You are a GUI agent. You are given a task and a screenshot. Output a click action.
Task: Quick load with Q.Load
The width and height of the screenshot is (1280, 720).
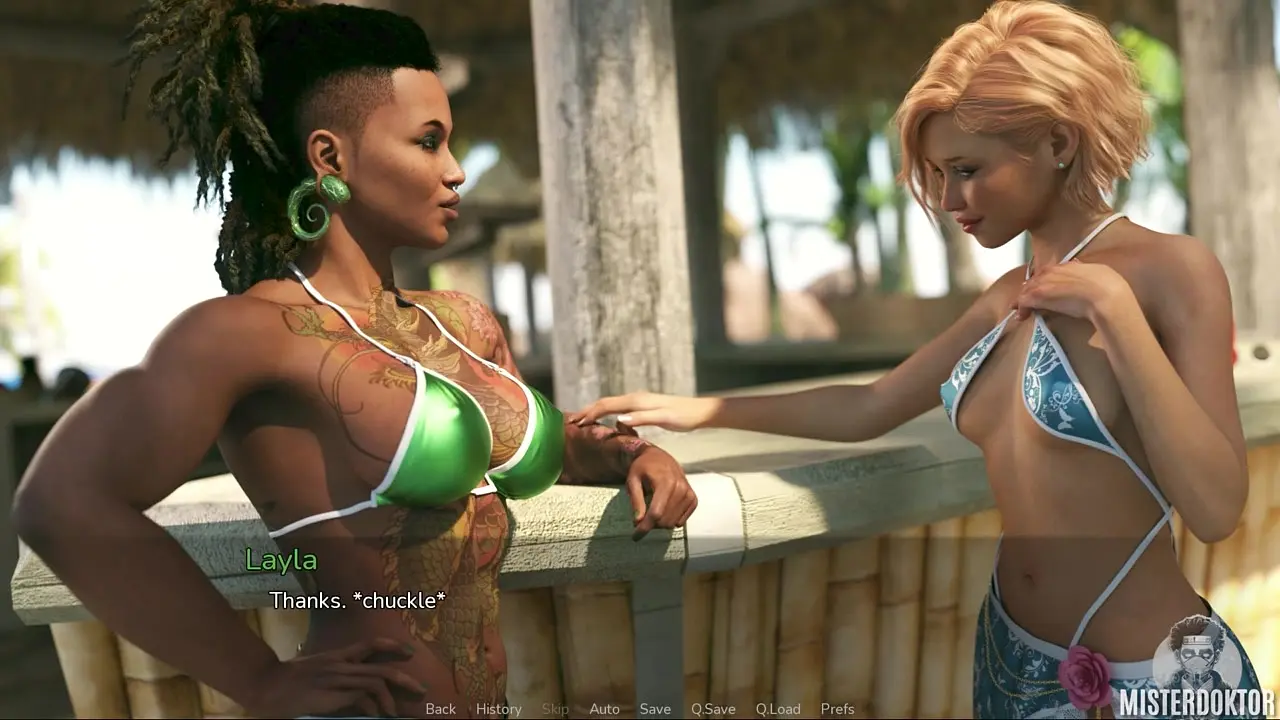coord(778,709)
